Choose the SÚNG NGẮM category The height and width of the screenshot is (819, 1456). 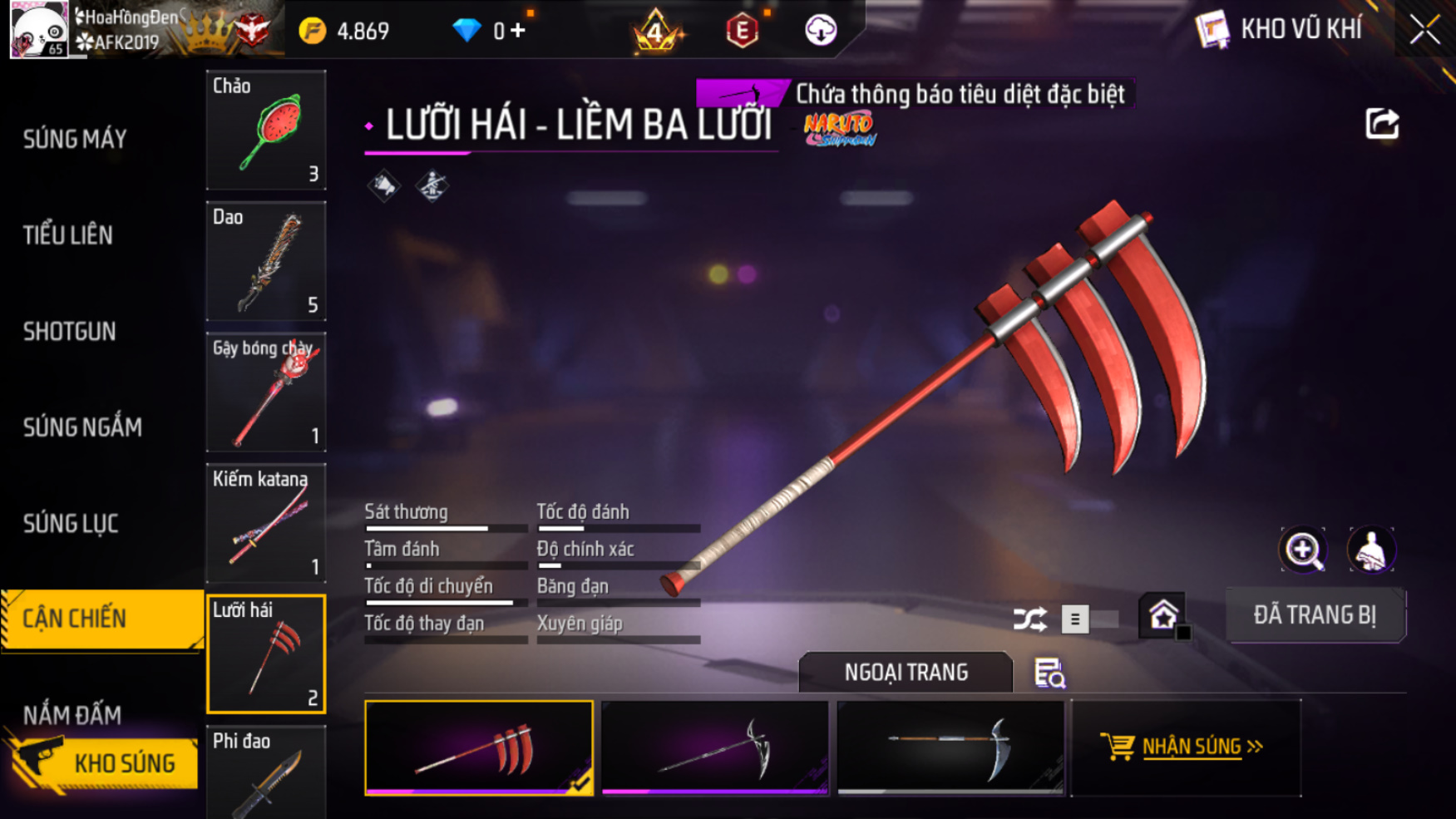[82, 427]
